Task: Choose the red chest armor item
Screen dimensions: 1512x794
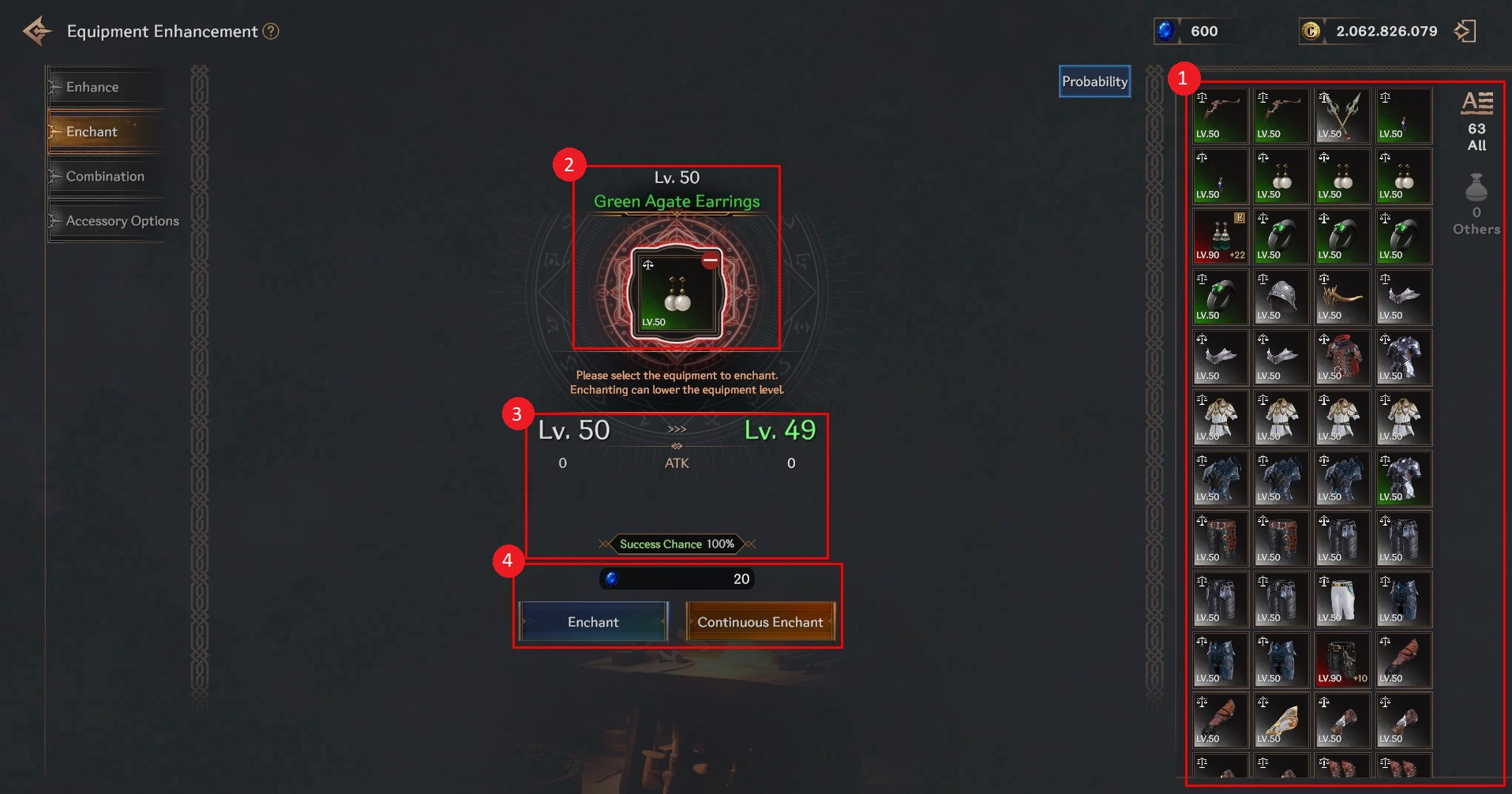Action: click(x=1342, y=358)
